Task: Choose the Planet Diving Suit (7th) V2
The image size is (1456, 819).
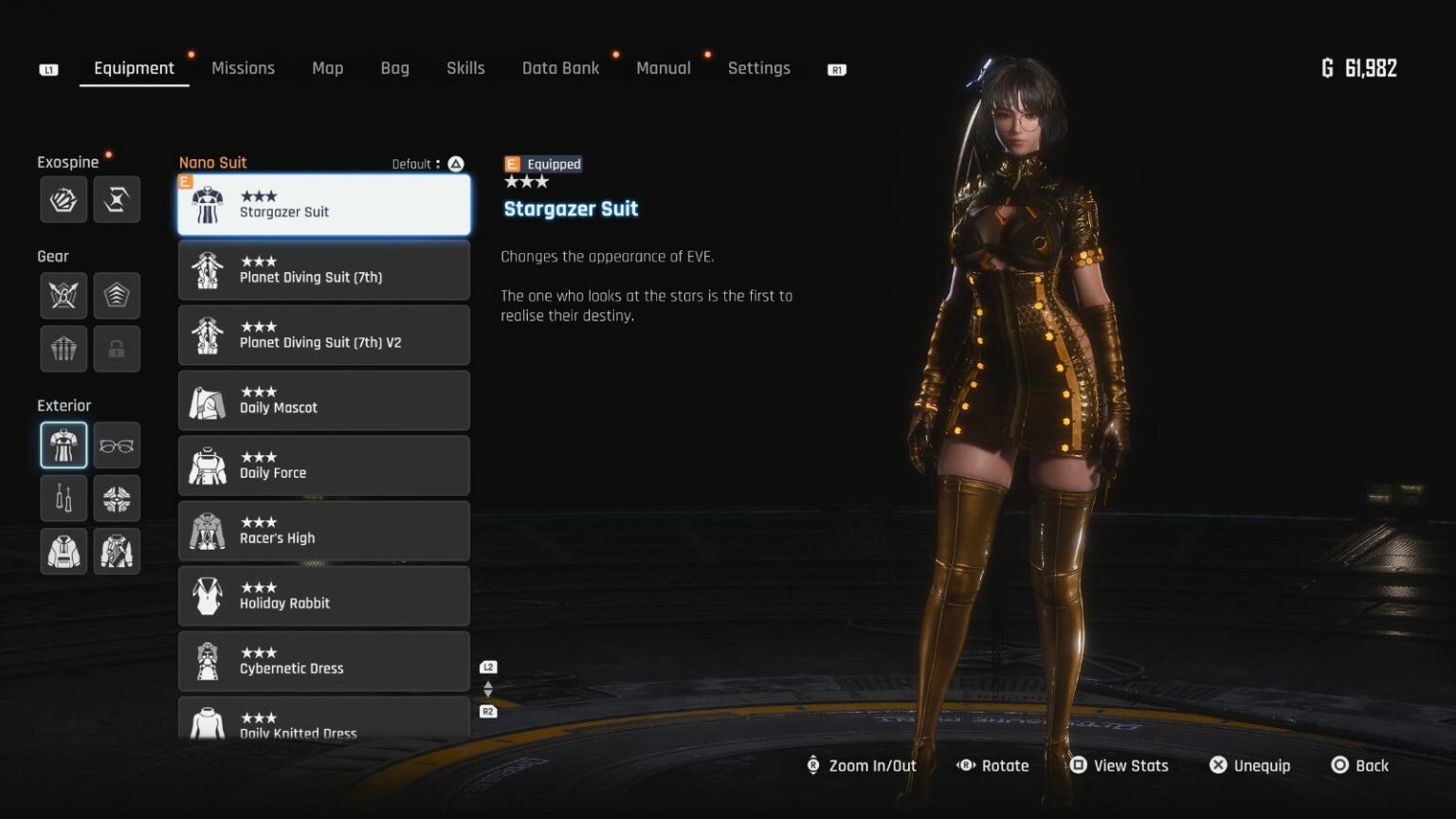Action: point(324,336)
